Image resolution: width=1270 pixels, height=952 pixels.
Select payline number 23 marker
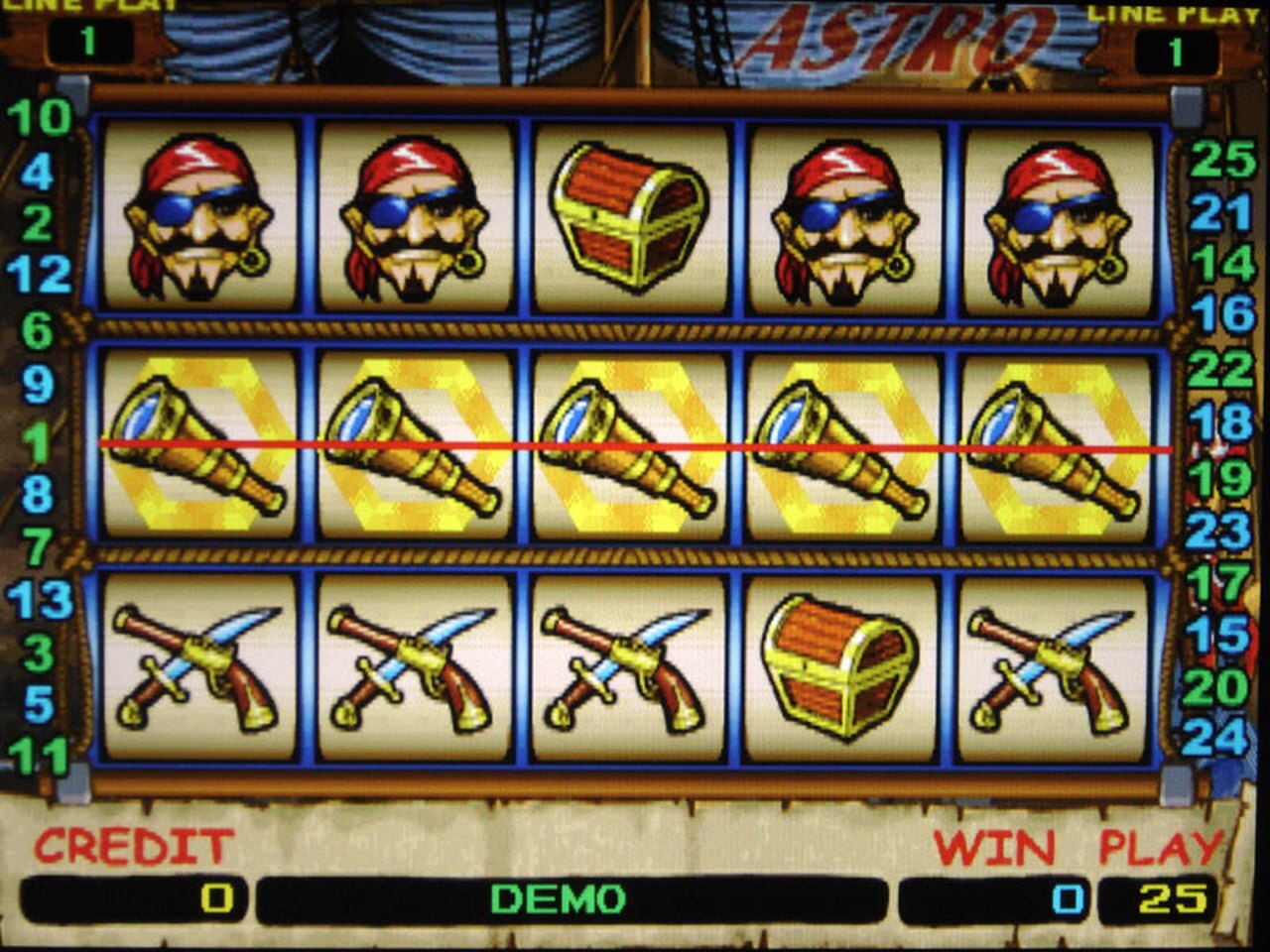click(1218, 531)
